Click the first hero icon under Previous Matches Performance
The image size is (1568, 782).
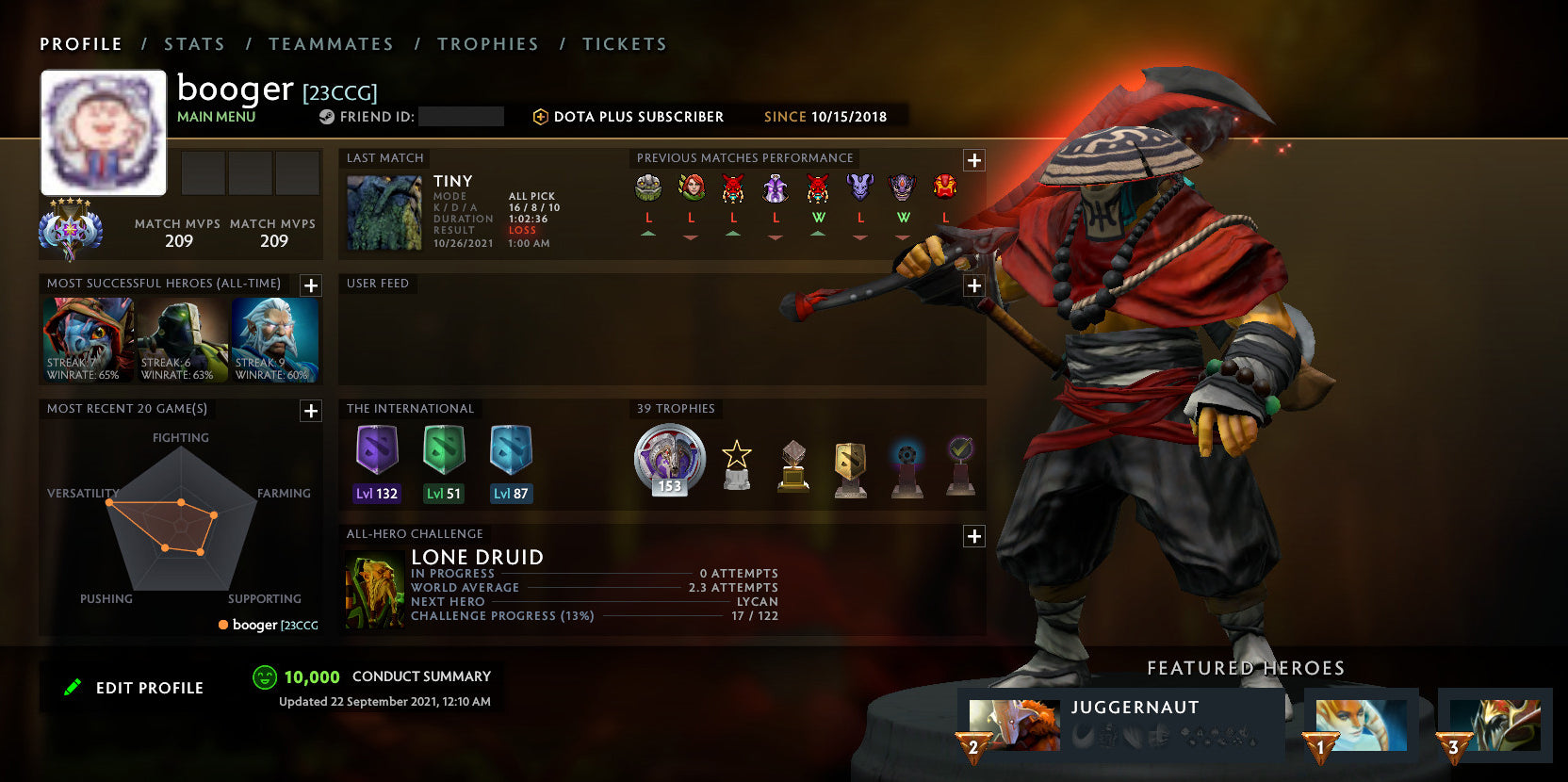click(x=646, y=188)
